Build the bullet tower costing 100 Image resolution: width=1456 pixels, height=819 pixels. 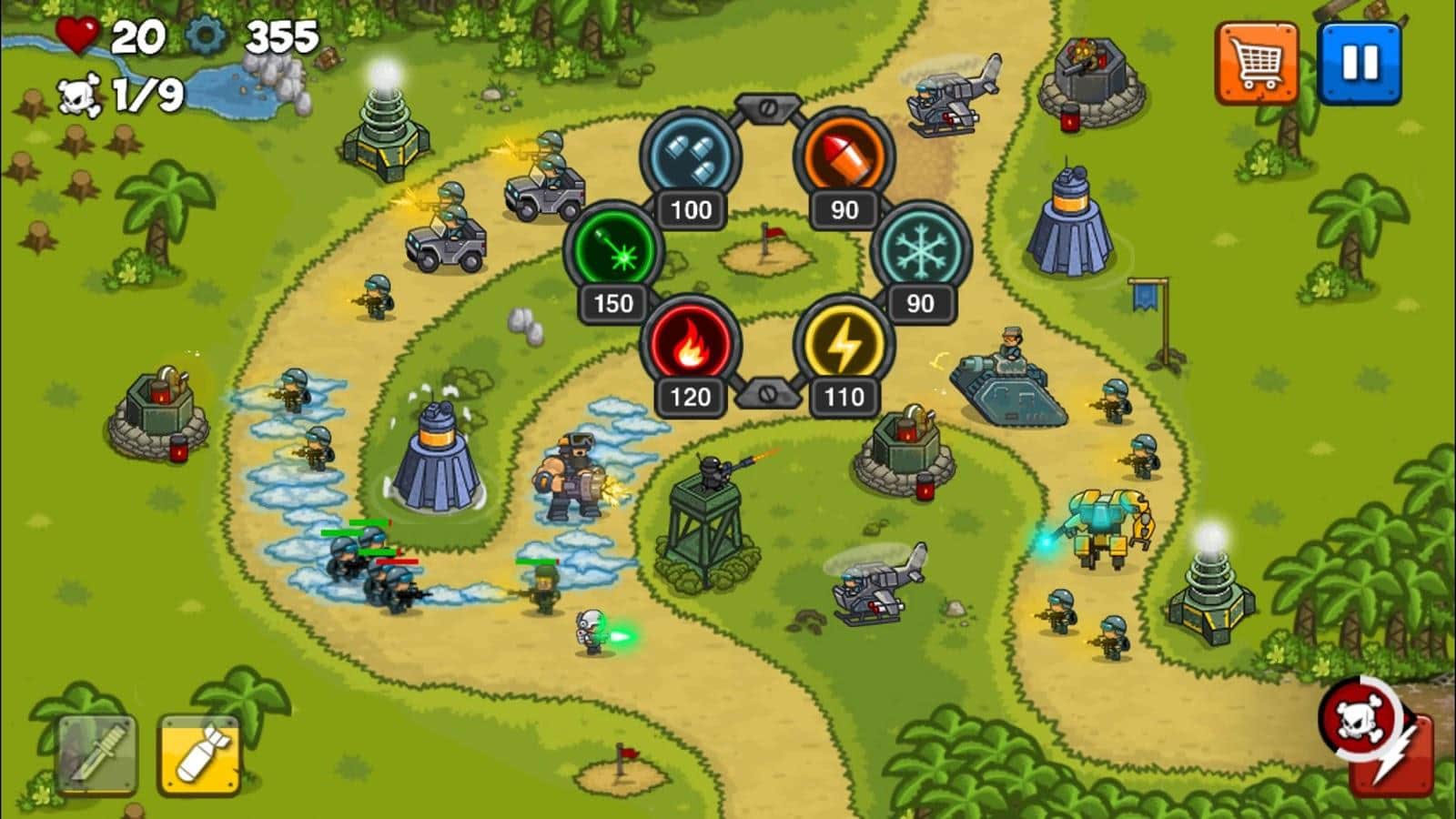pos(691,155)
